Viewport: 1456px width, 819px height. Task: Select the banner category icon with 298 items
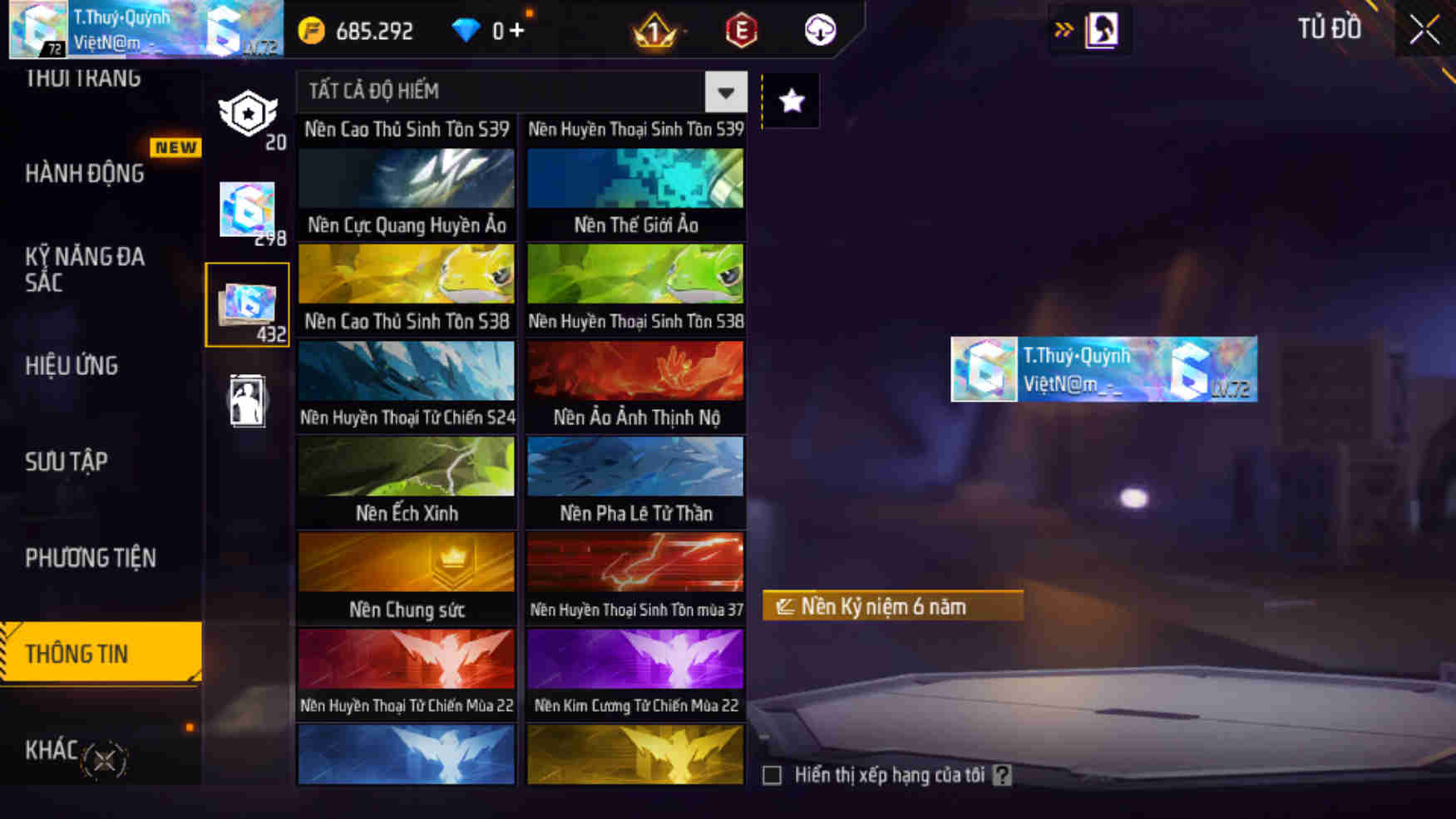[248, 210]
